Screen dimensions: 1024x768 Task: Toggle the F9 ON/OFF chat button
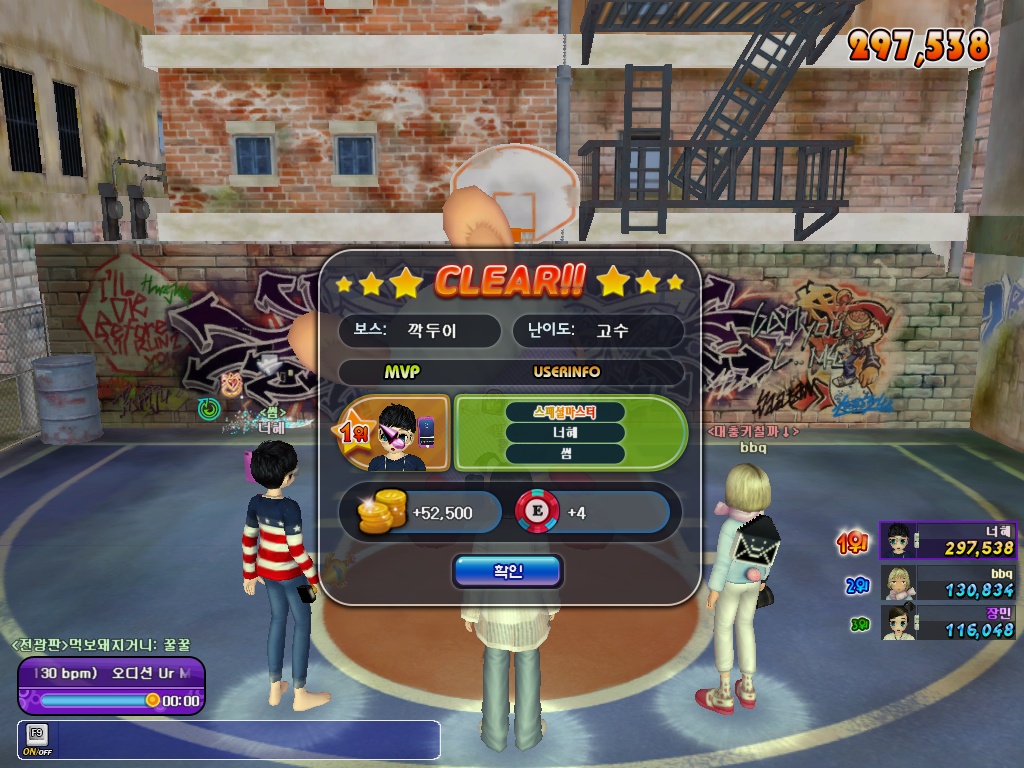click(x=37, y=739)
